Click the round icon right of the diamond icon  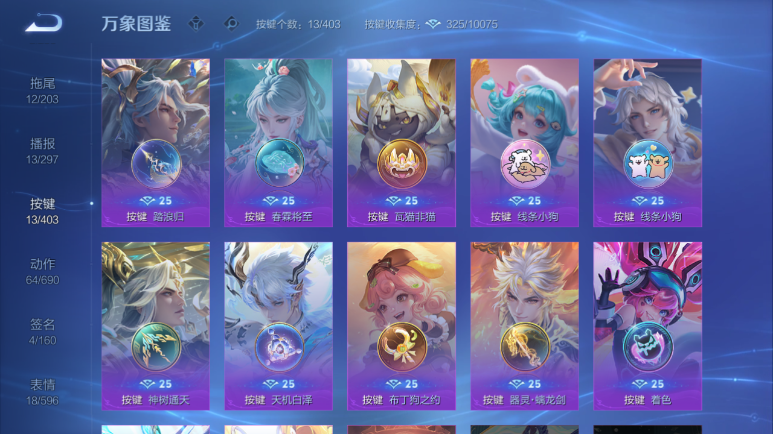coord(231,23)
